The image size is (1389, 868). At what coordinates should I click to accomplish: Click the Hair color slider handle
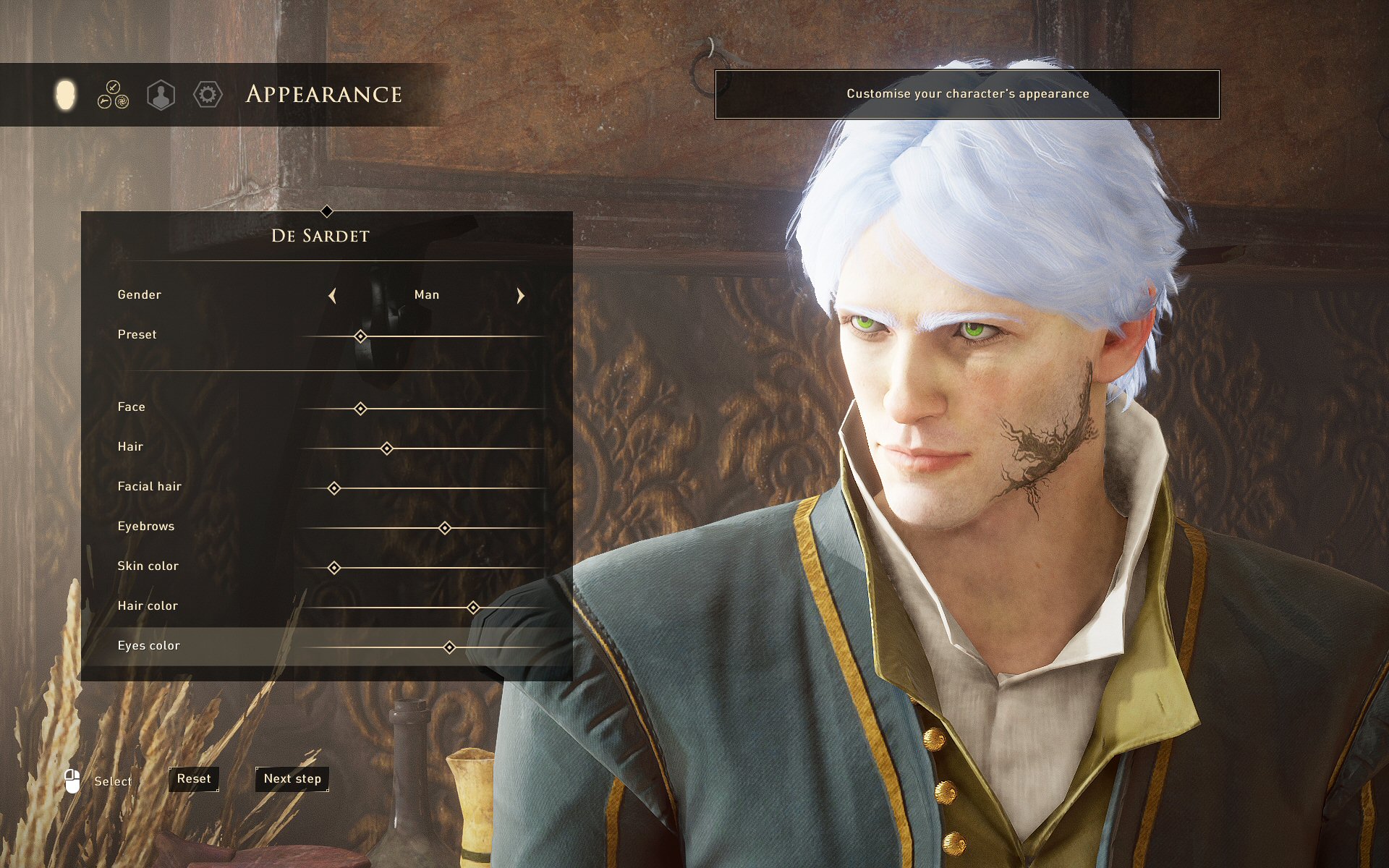coord(473,608)
